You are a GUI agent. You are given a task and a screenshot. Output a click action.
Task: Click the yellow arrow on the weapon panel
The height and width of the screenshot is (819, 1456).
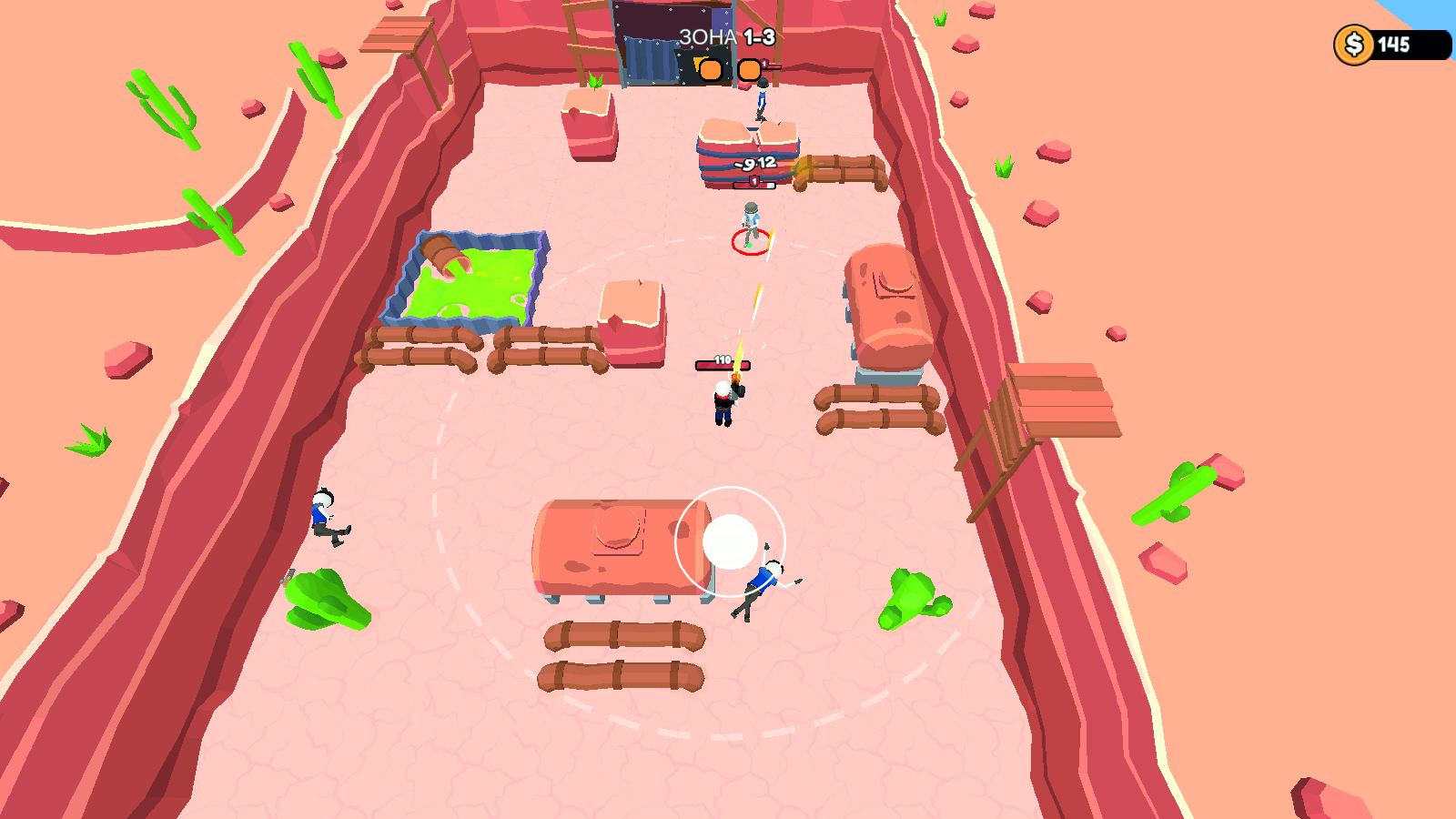pyautogui.click(x=697, y=63)
